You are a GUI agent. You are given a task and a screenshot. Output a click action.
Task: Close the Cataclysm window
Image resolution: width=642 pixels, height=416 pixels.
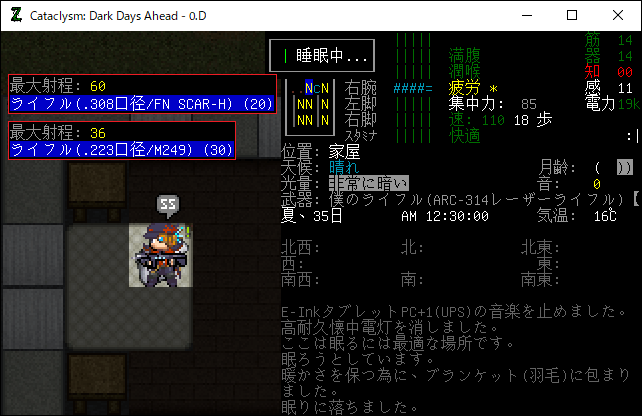(x=618, y=15)
